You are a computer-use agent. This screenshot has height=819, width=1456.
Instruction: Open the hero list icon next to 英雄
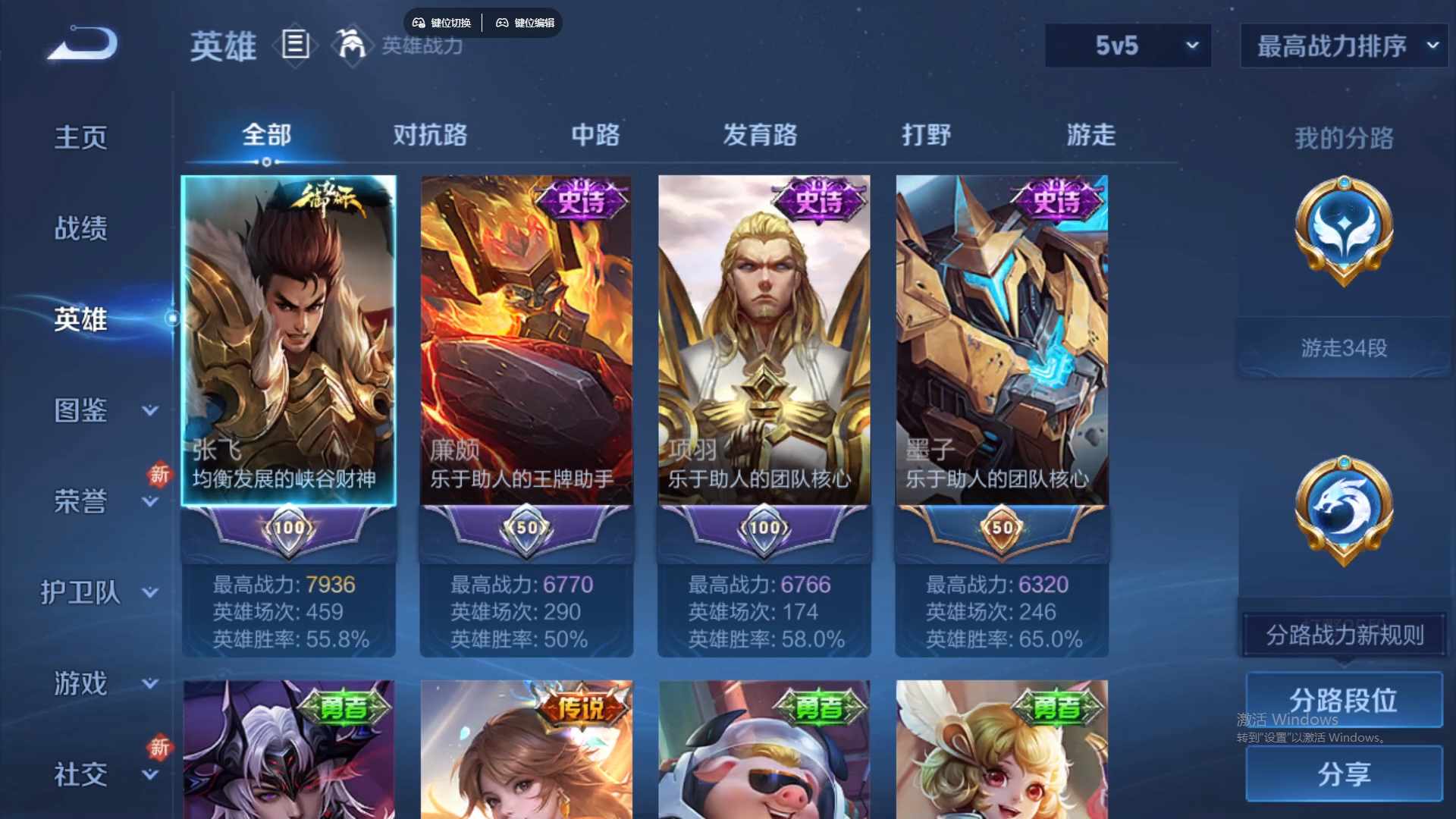click(x=294, y=45)
